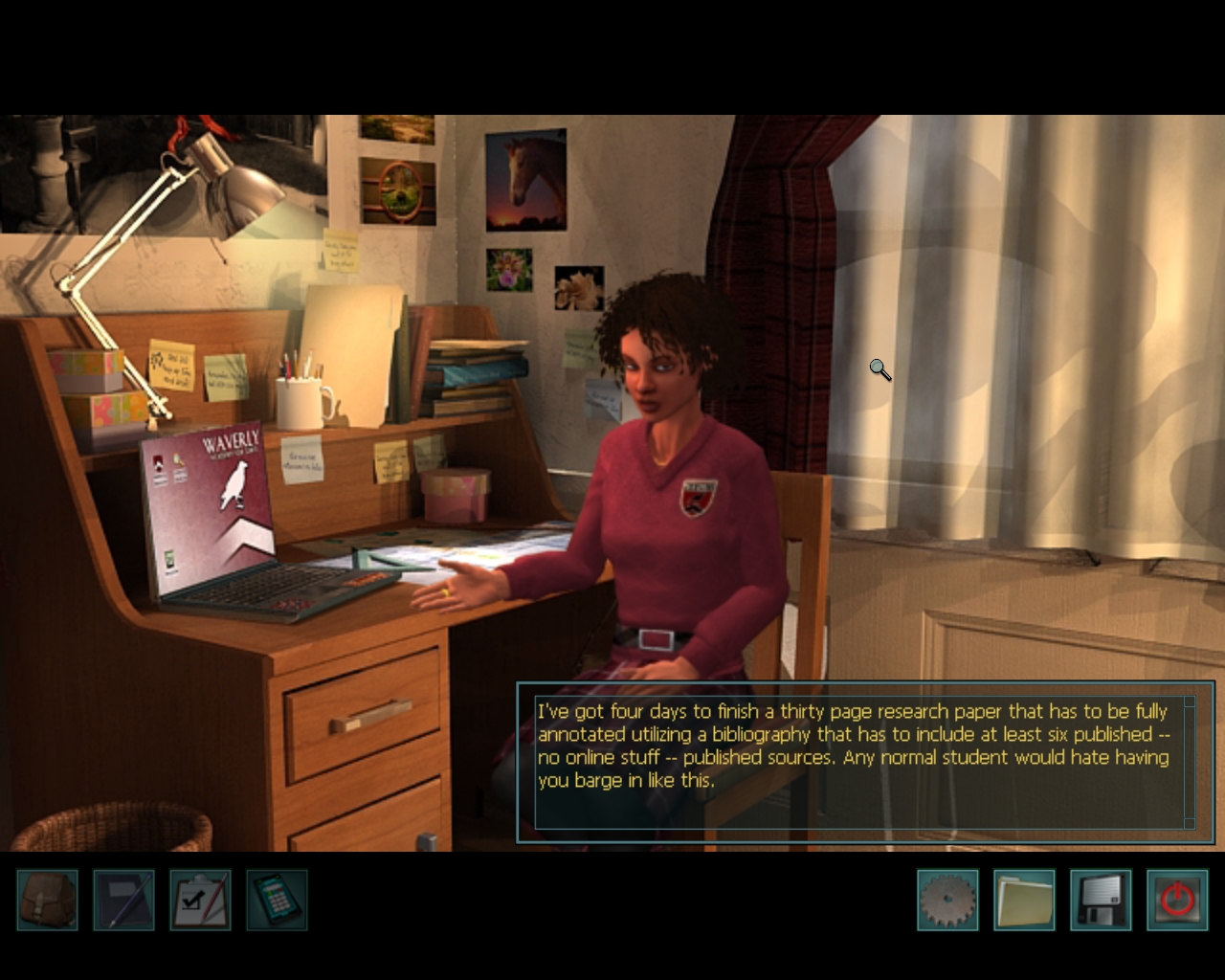The width and height of the screenshot is (1225, 980).
Task: Open the brown satchel inventory
Action: [x=47, y=900]
